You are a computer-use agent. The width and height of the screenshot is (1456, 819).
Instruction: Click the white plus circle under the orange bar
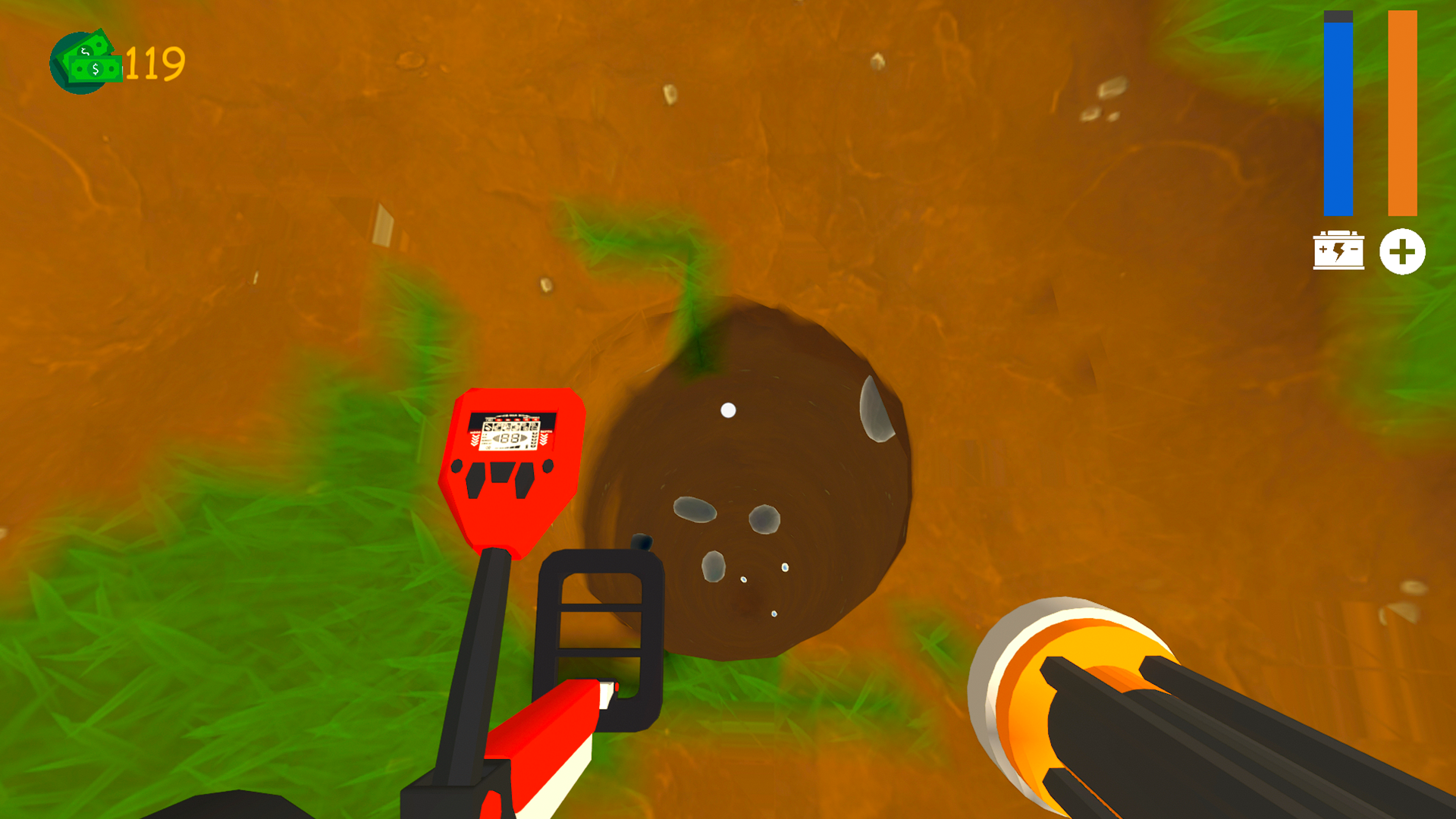coord(1404,251)
